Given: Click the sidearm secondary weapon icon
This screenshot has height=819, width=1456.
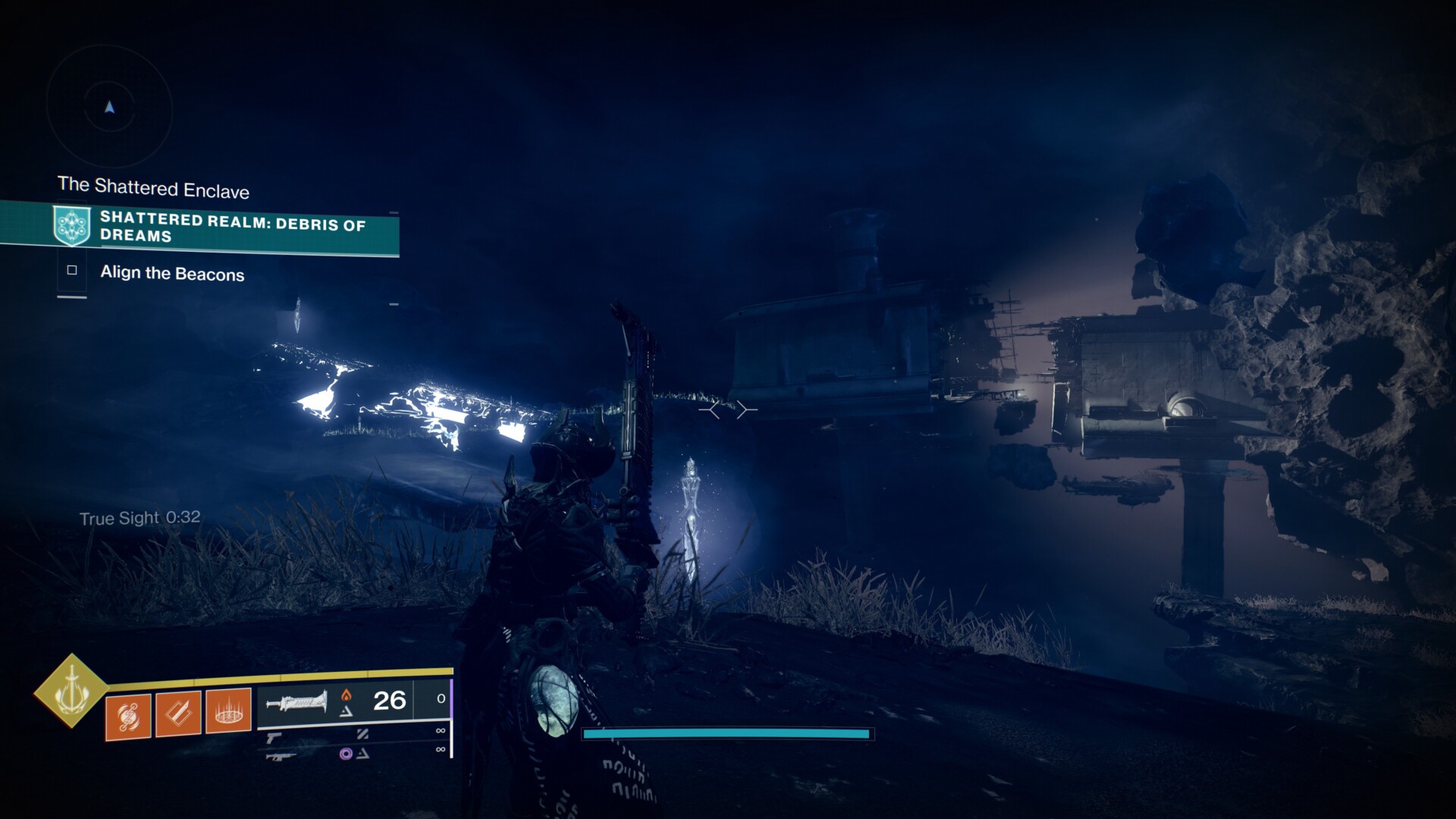Looking at the screenshot, I should (273, 738).
